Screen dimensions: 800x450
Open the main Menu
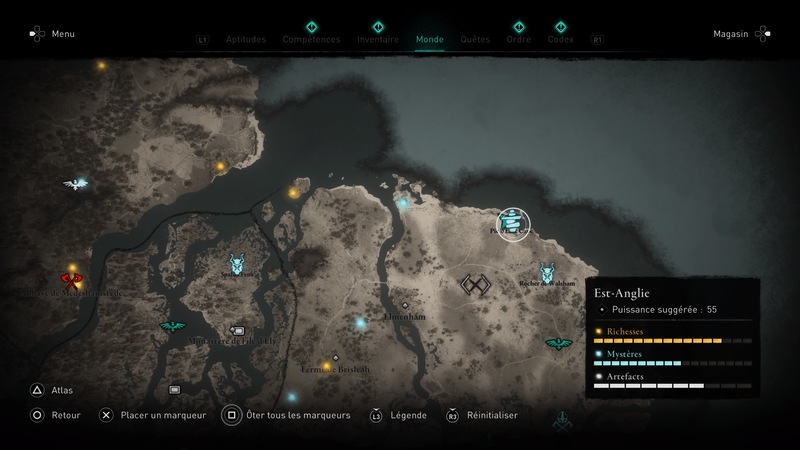tap(63, 34)
